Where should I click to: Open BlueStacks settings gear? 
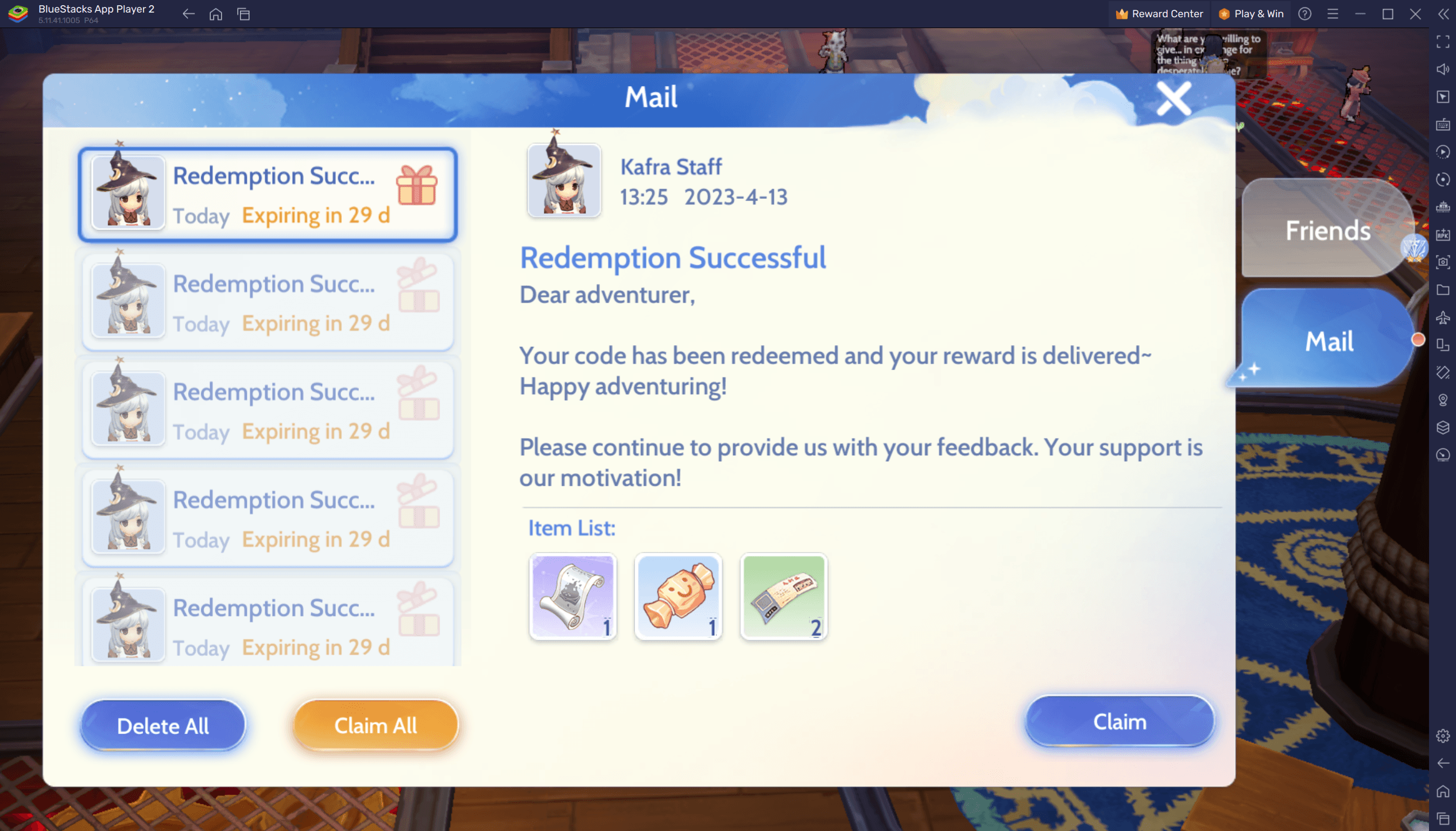pos(1443,736)
